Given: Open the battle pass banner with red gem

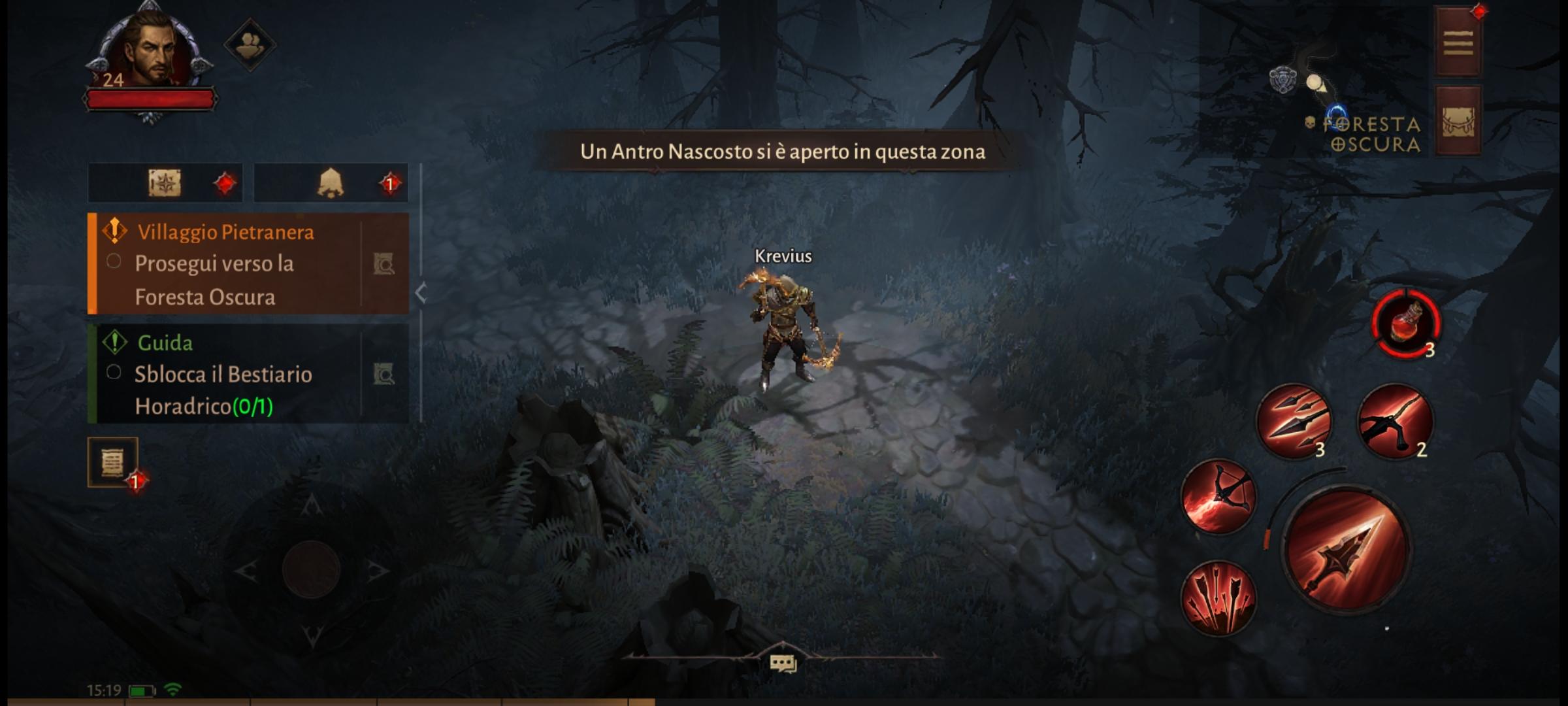Looking at the screenshot, I should (165, 182).
